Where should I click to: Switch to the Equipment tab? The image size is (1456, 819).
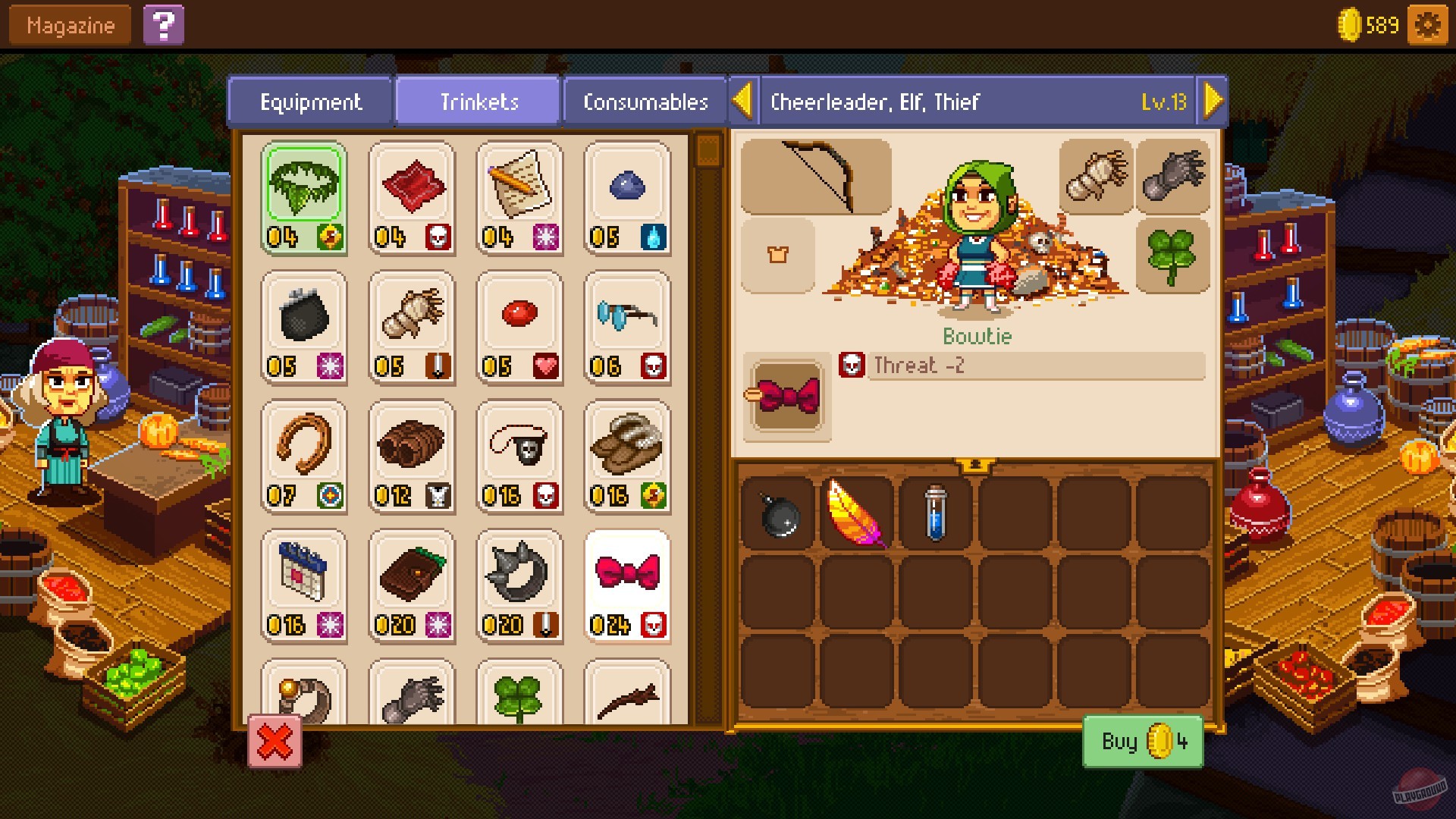[310, 100]
